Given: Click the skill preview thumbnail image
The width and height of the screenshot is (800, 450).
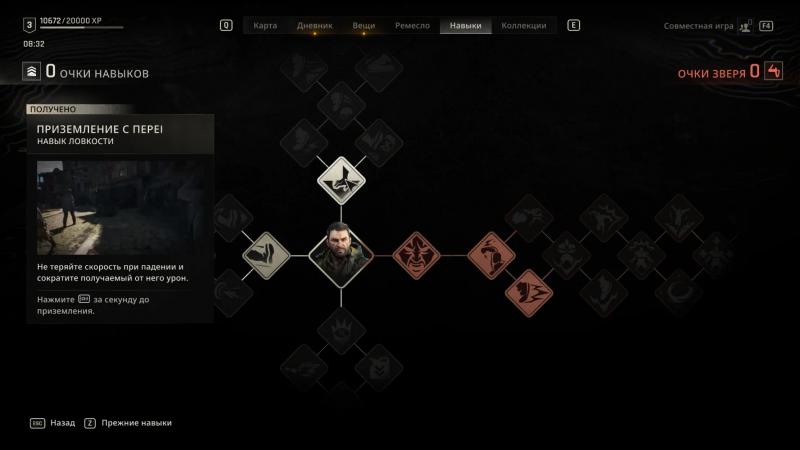Looking at the screenshot, I should click(x=122, y=207).
